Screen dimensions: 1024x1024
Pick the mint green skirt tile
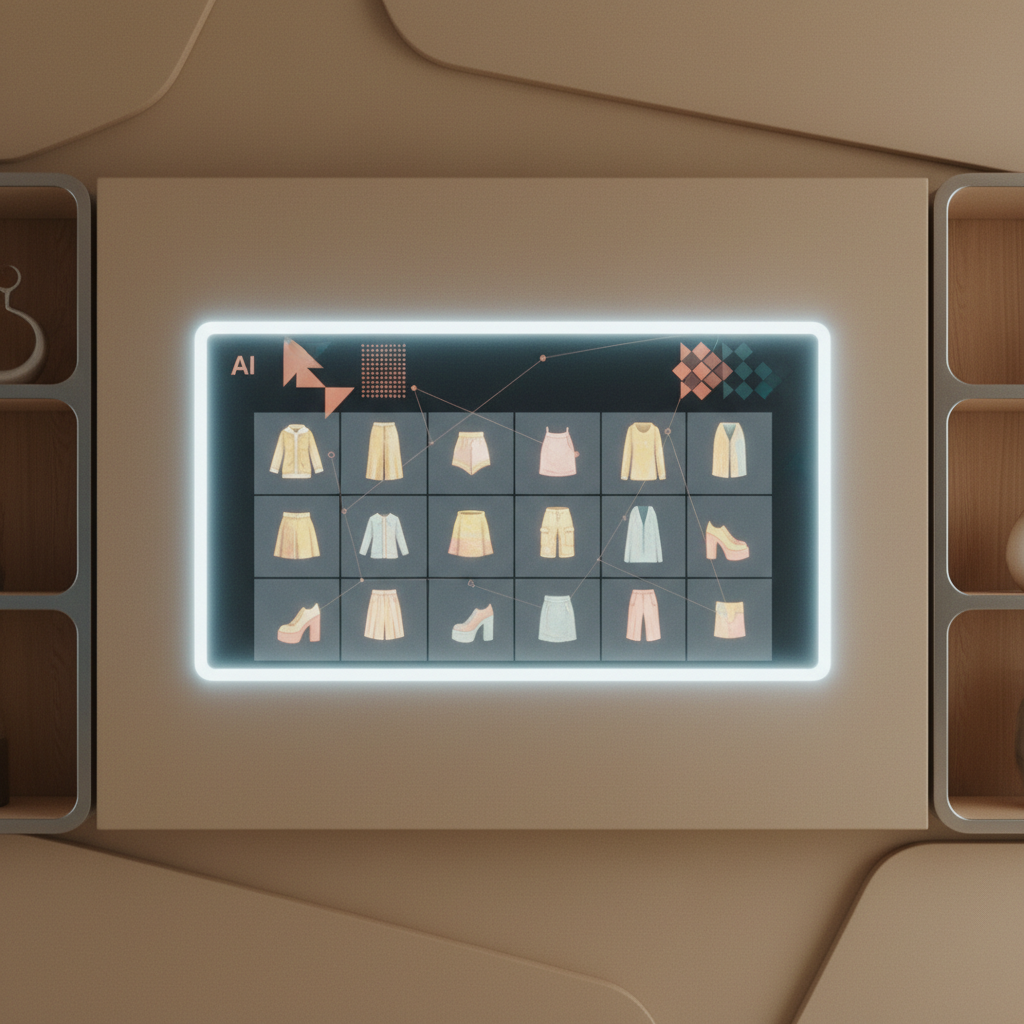click(x=557, y=619)
